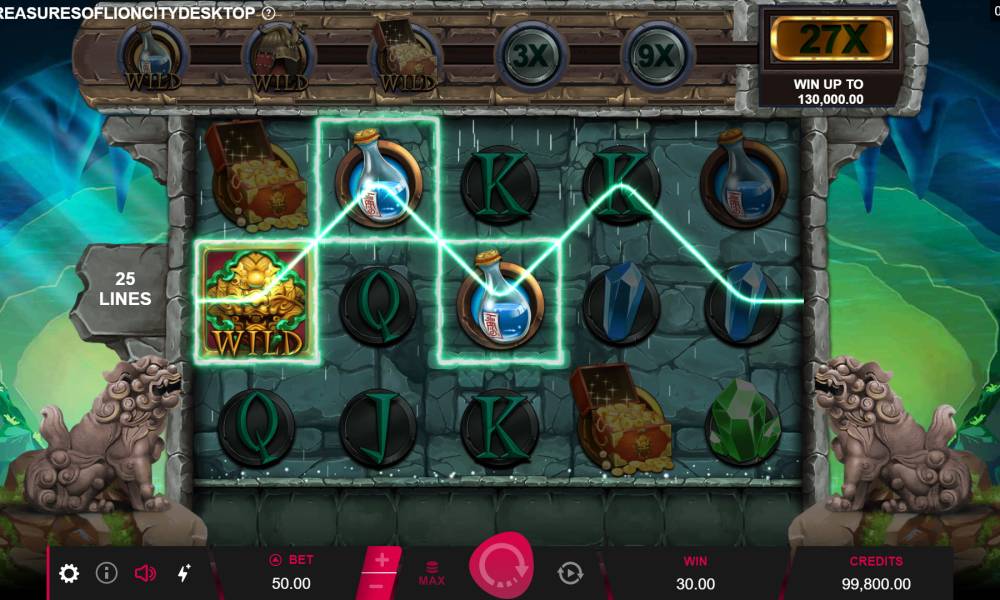Toggle the lightning bolt quick spin
The height and width of the screenshot is (600, 1000).
pos(184,573)
